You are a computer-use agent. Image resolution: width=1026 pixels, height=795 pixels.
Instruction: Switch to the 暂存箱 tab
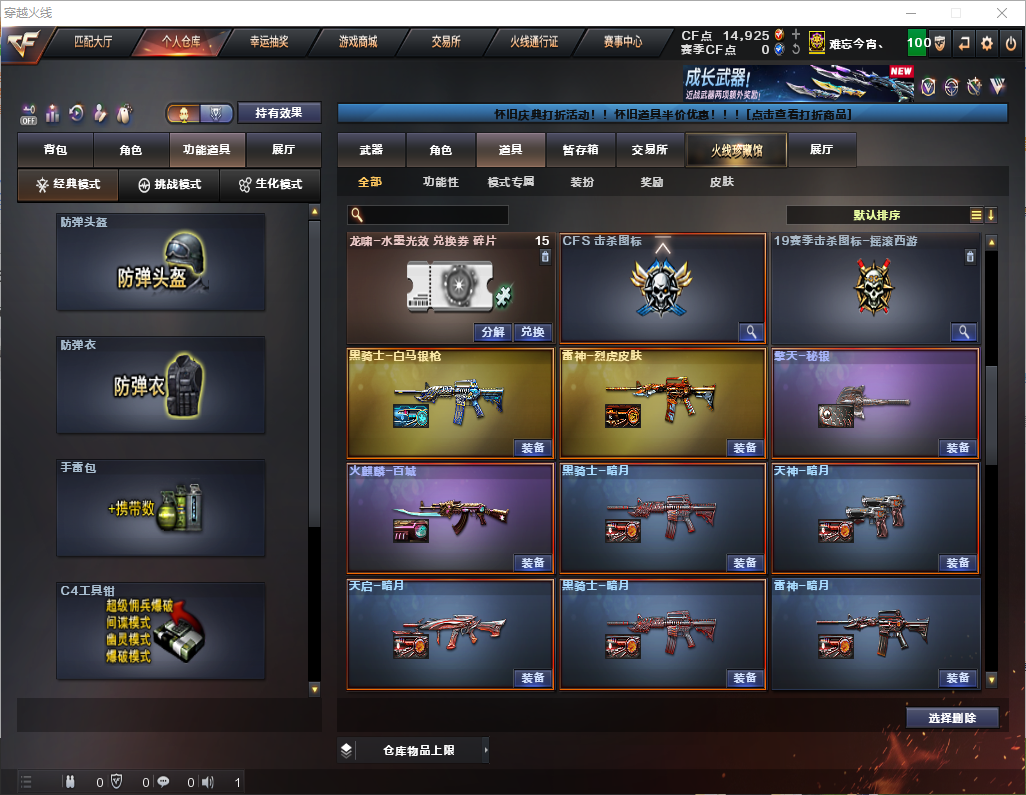(580, 150)
